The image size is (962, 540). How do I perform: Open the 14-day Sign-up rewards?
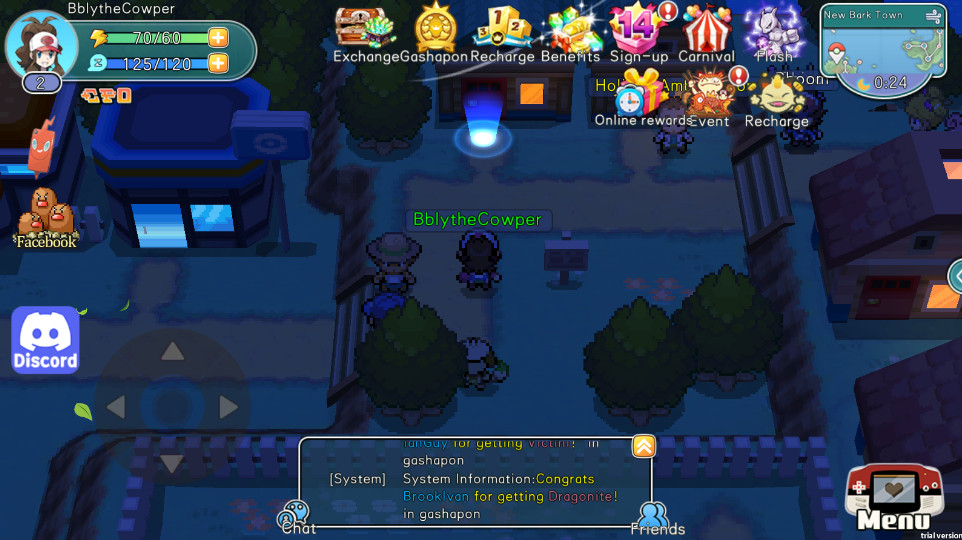coord(638,30)
